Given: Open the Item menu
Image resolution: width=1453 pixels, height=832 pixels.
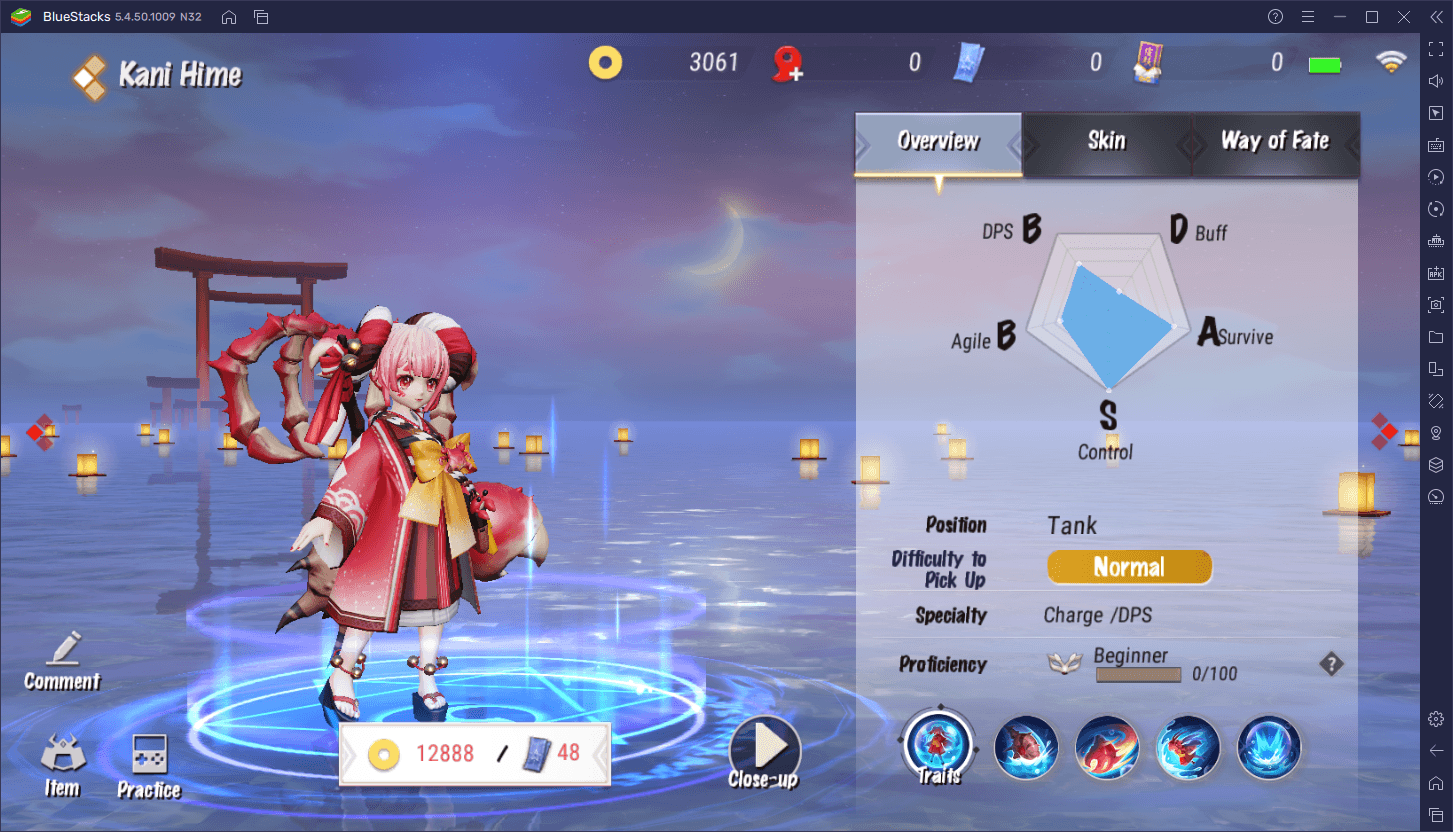Looking at the screenshot, I should tap(62, 766).
